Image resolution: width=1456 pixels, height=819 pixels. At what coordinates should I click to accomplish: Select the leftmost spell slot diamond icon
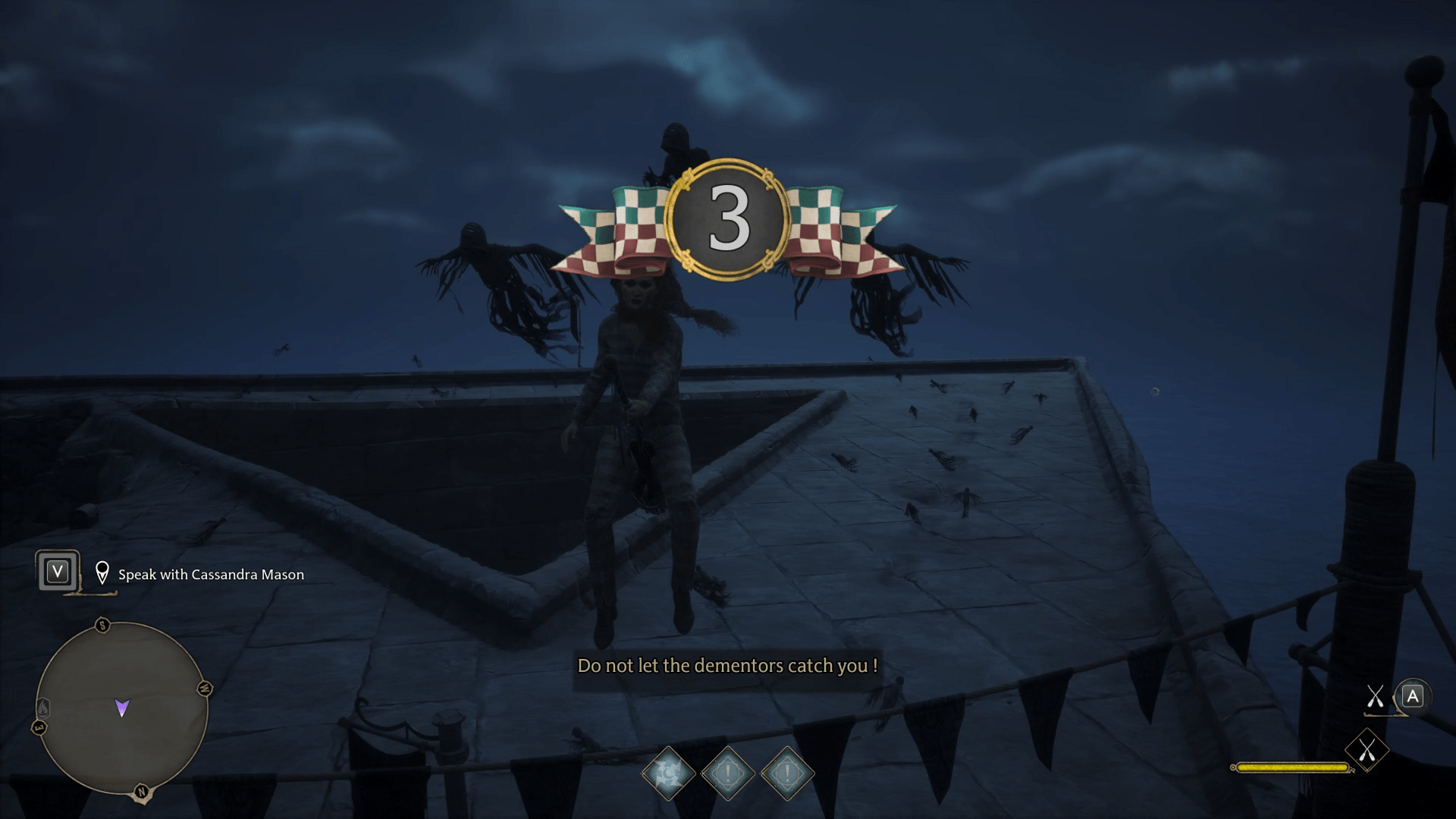pyautogui.click(x=668, y=773)
